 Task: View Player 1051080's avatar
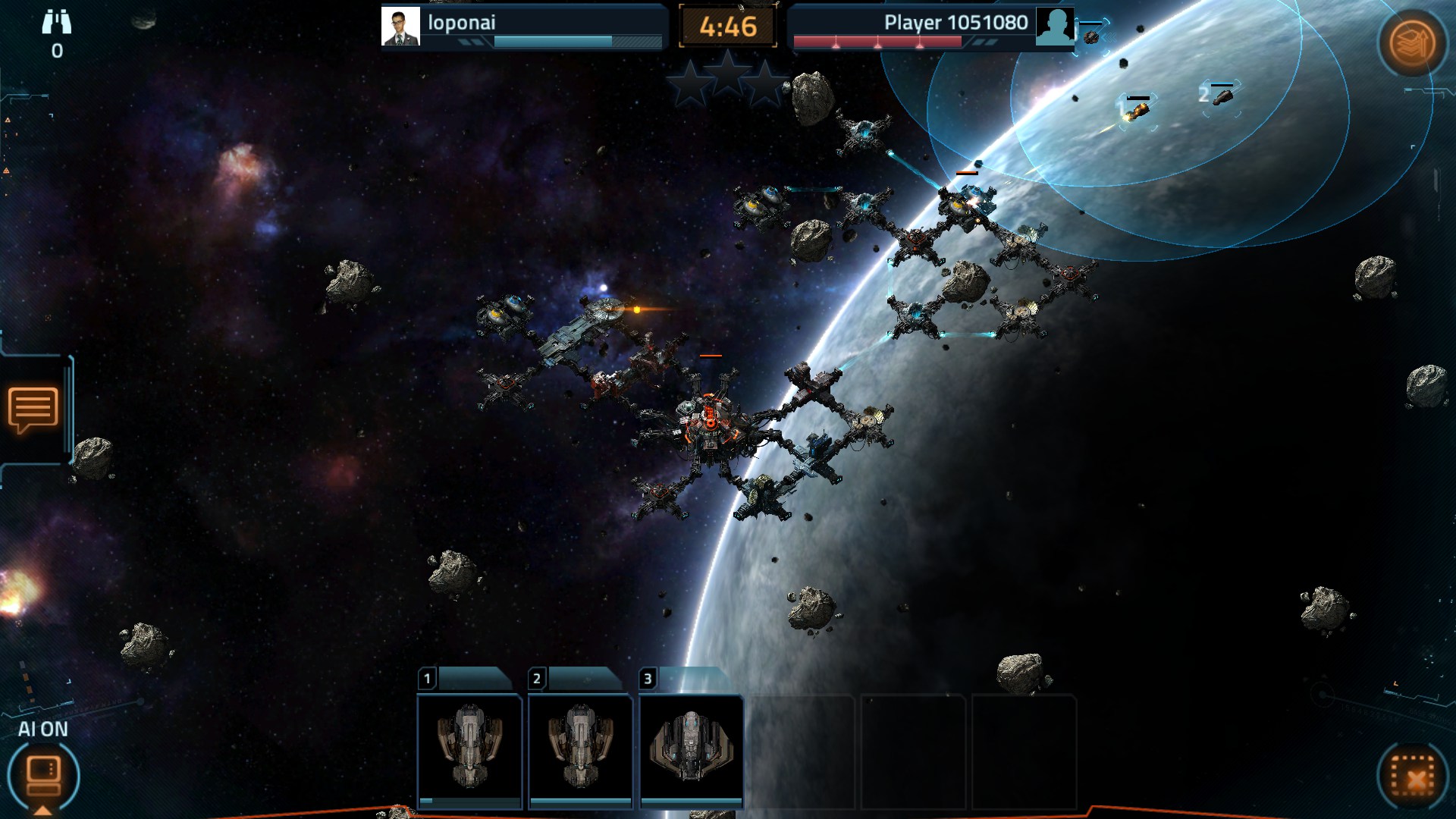click(x=1055, y=27)
